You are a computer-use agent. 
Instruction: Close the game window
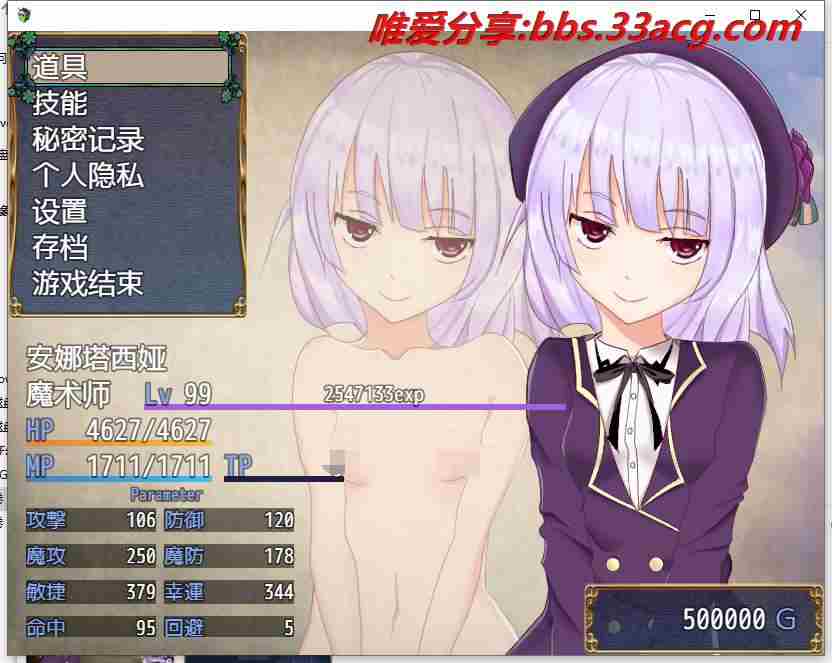click(802, 14)
